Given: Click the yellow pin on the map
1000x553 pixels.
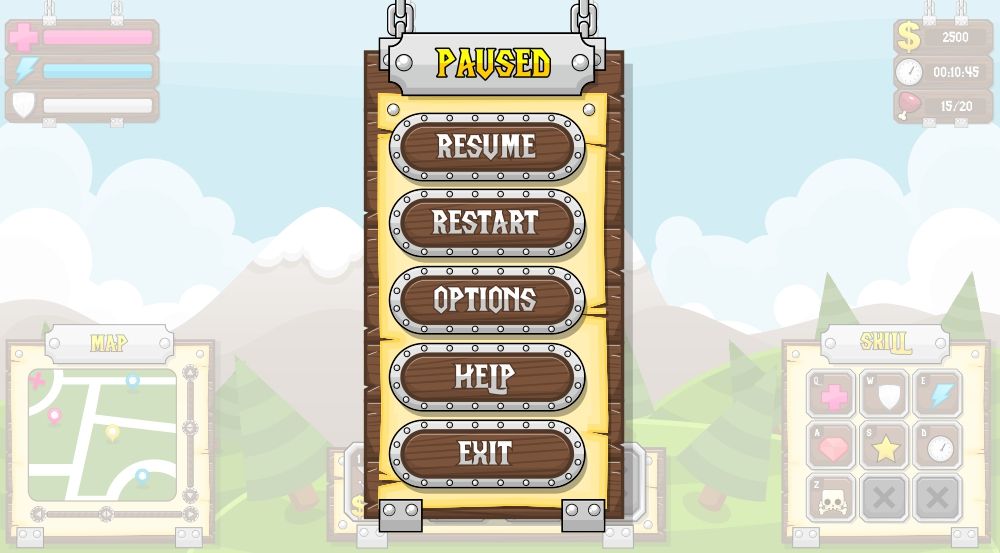Looking at the screenshot, I should (x=112, y=432).
